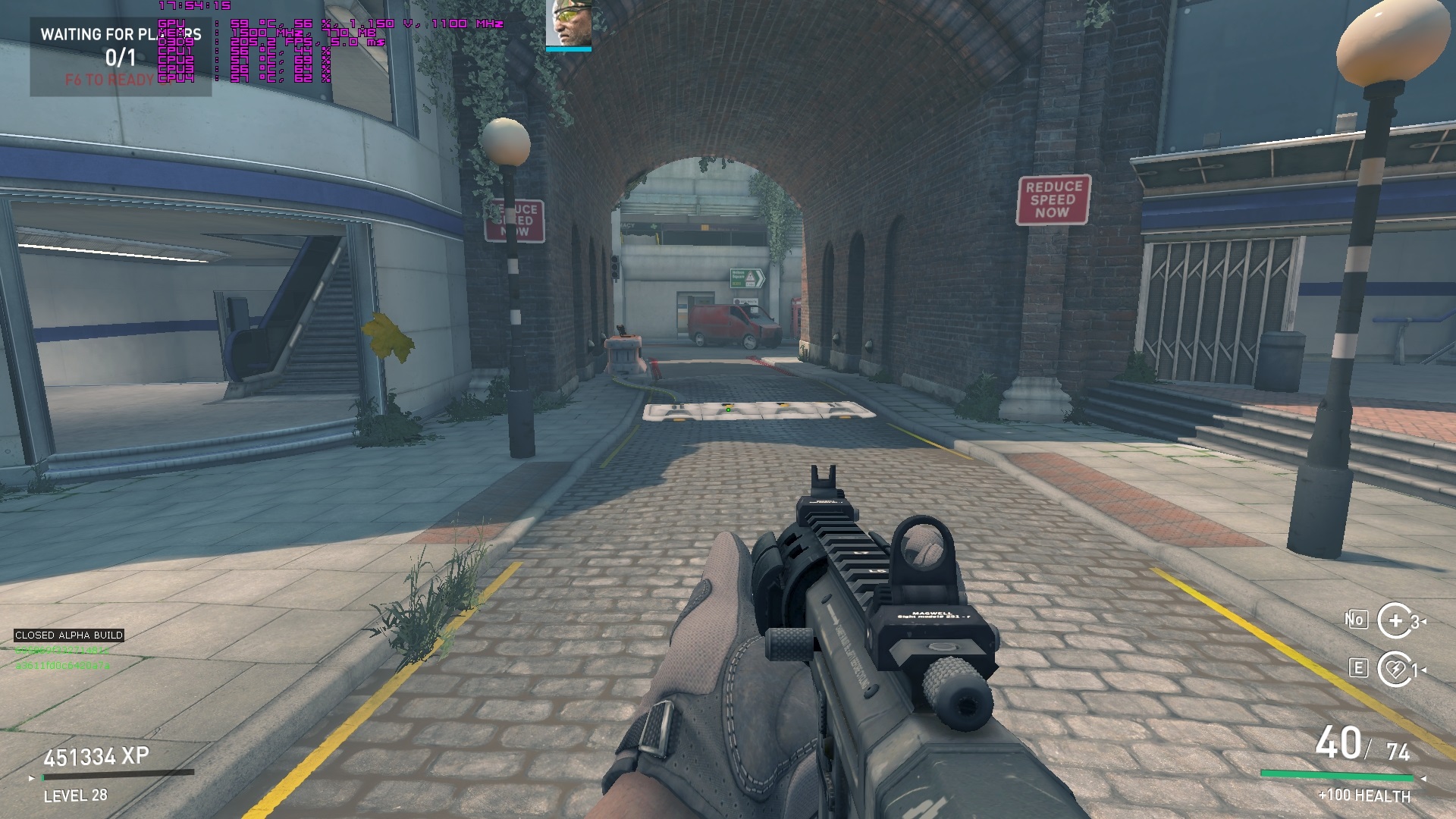Viewport: 1456px width, 819px height.
Task: Click the mercenary portrait at top center
Action: pyautogui.click(x=568, y=24)
